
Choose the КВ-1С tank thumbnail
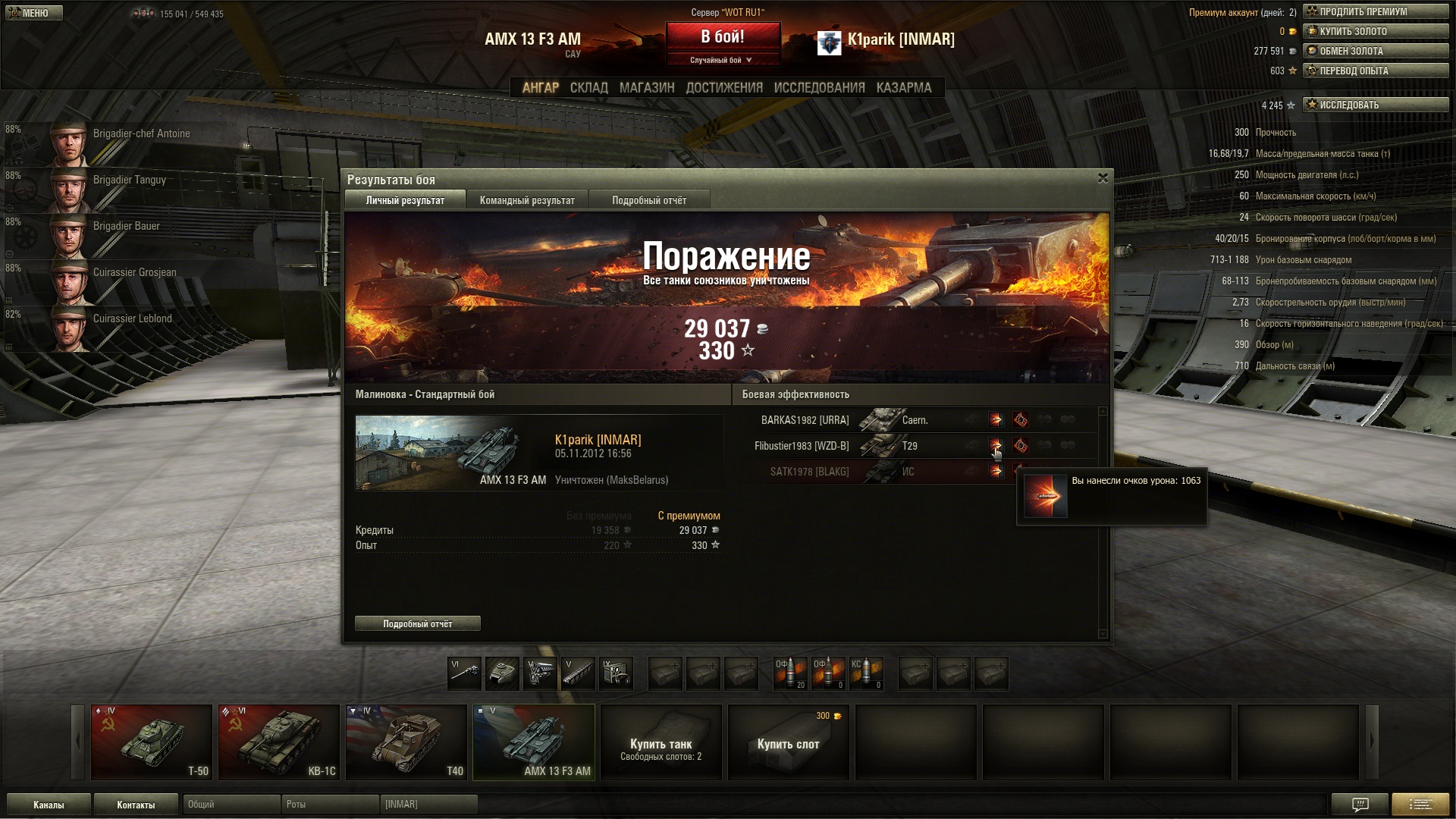[279, 742]
